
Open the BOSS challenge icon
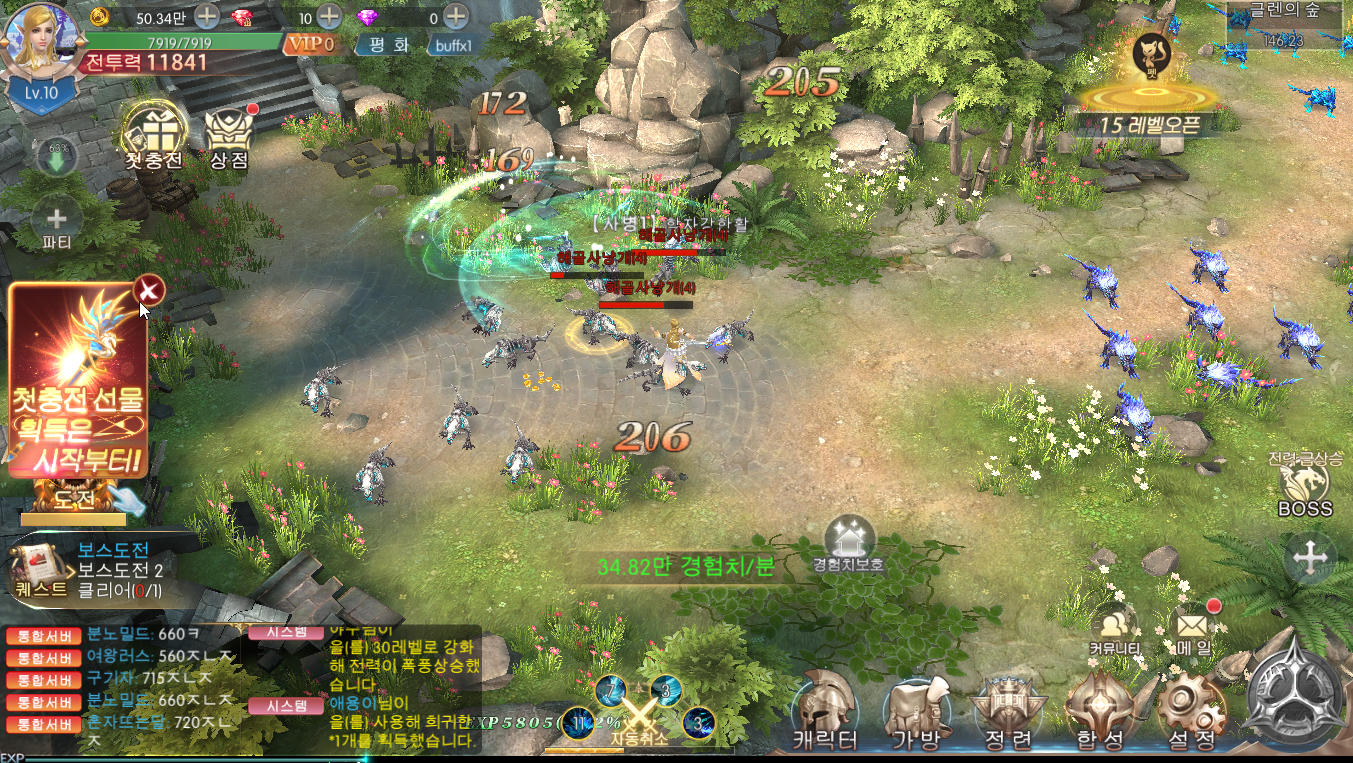tap(1305, 487)
